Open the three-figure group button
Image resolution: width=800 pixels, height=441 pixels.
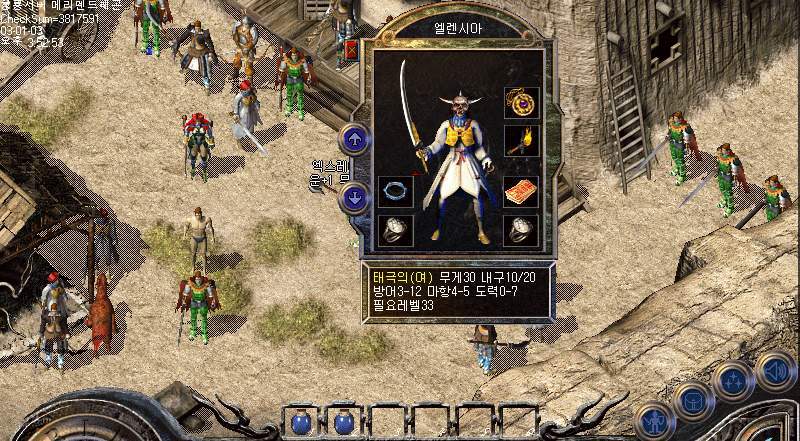click(733, 381)
